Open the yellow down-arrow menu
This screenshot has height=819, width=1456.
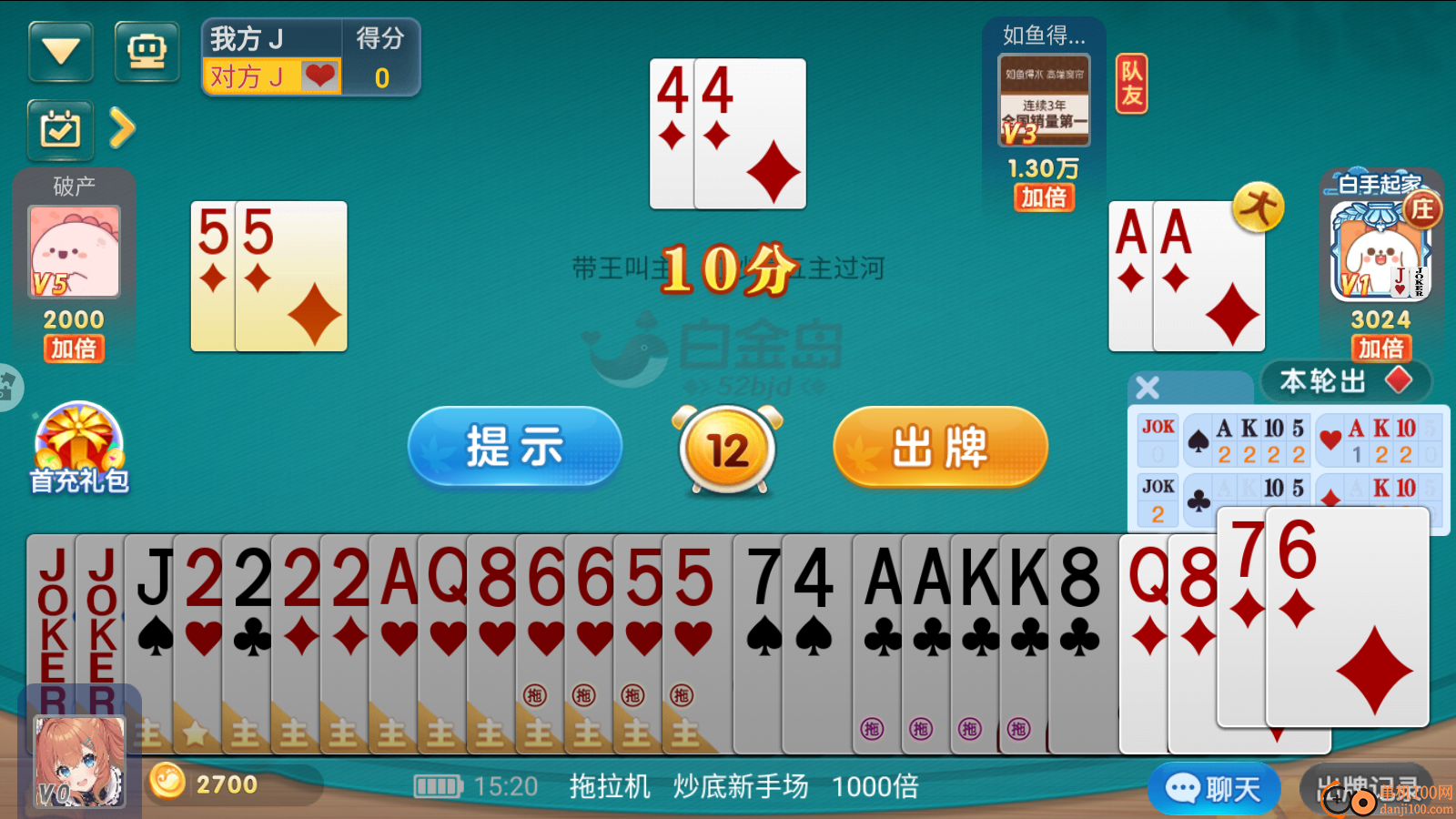tap(60, 50)
